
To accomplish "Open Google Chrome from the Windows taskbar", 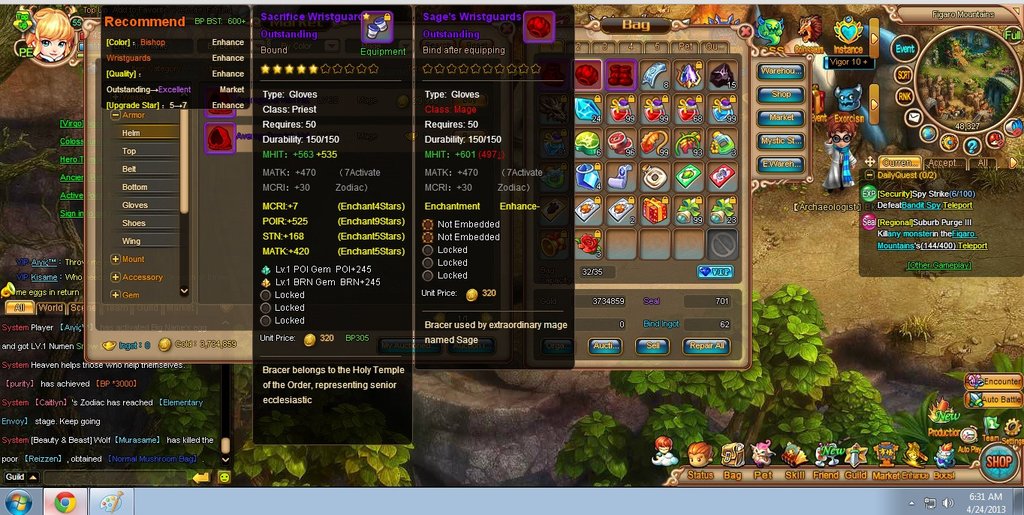I will point(65,500).
